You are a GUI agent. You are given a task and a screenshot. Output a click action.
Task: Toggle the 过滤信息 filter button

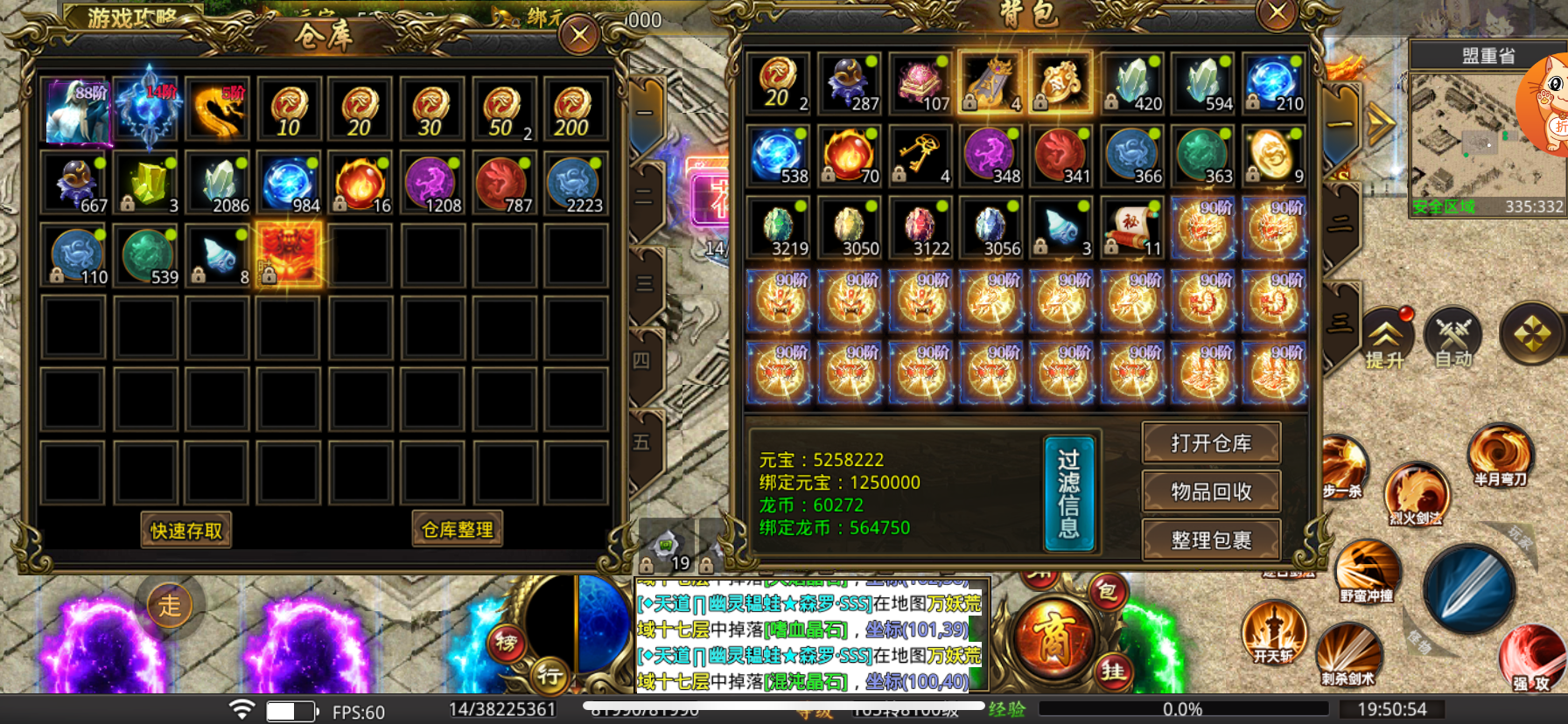coord(1068,494)
